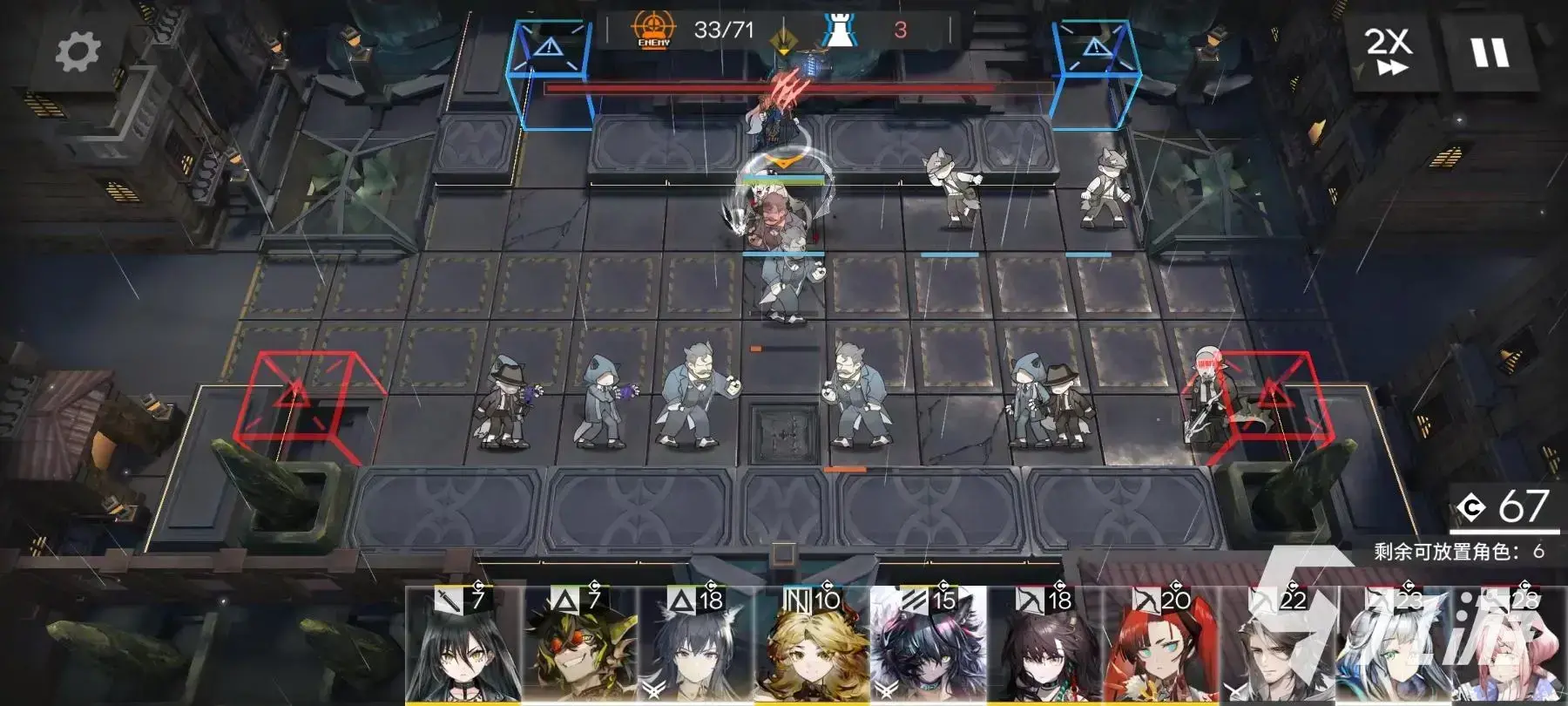1568x706 pixels.
Task: Pause the battle
Action: click(x=1490, y=52)
